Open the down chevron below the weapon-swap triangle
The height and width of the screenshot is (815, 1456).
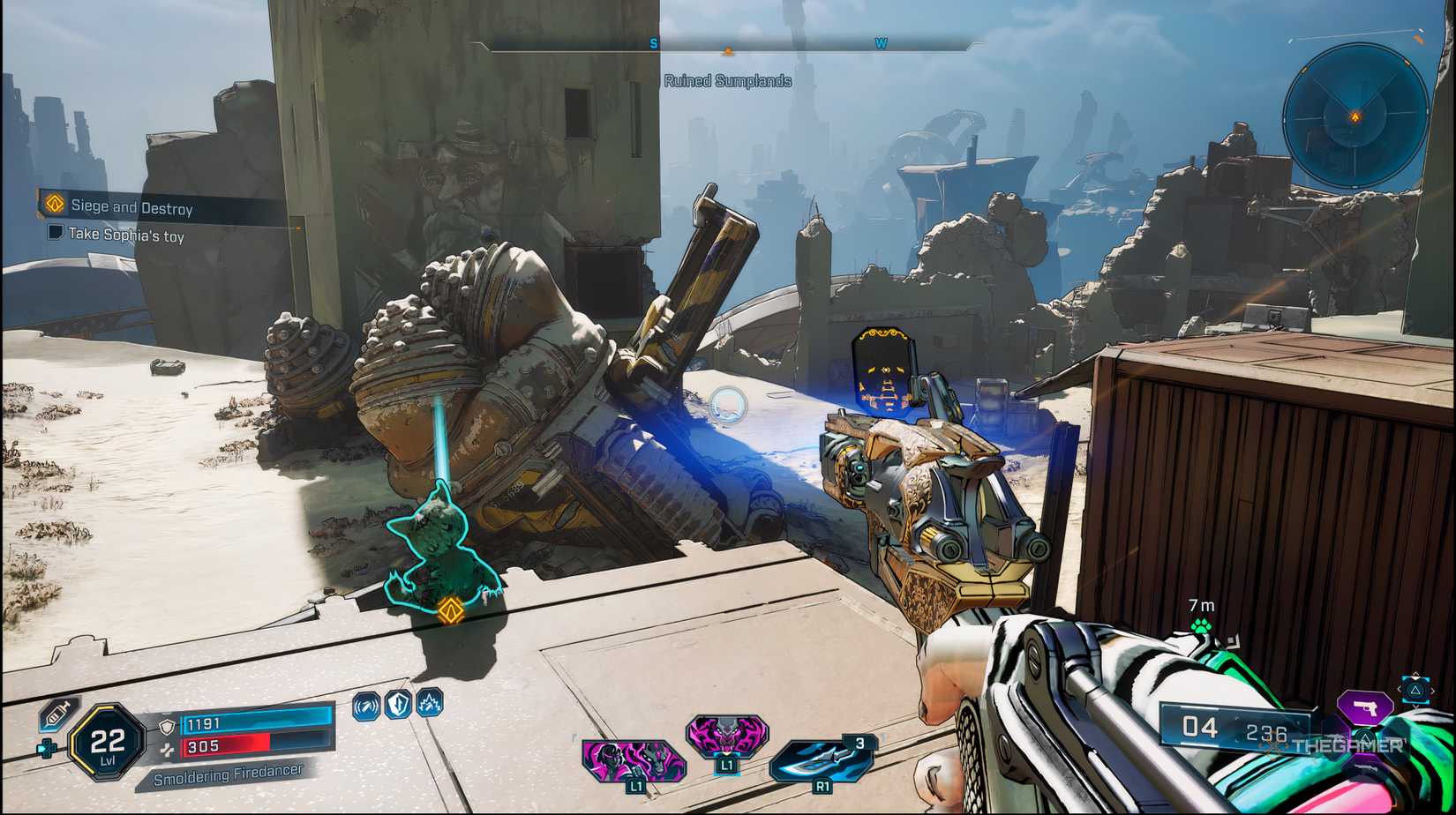(x=1415, y=707)
